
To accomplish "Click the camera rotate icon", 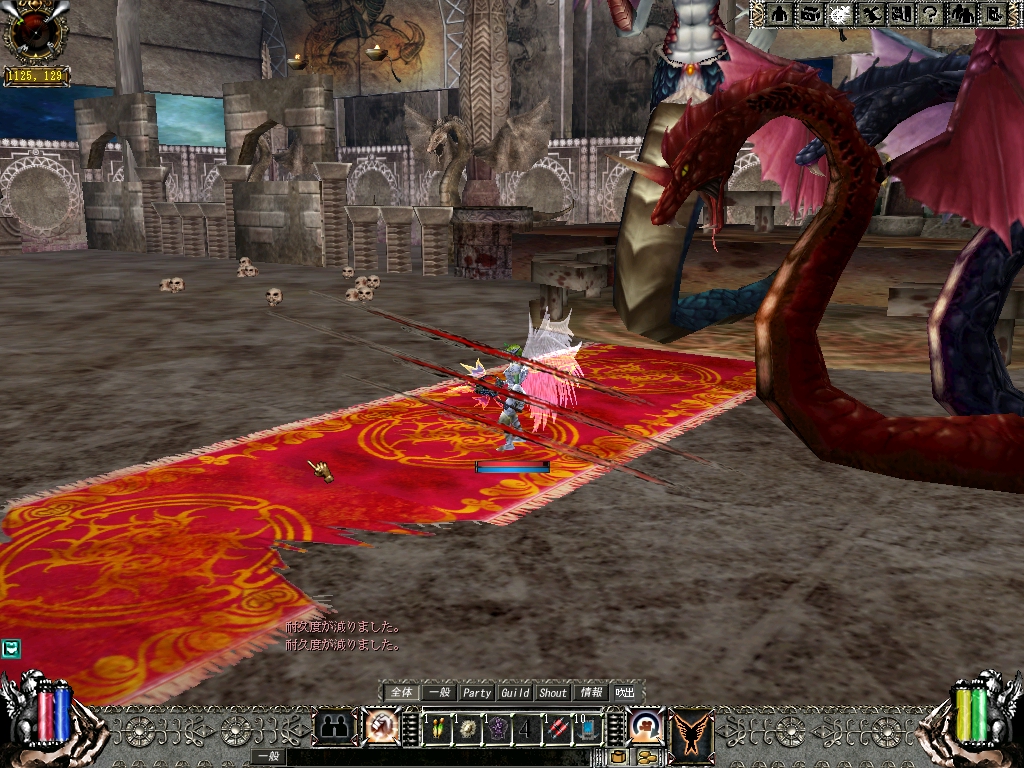I will pyautogui.click(x=646, y=724).
